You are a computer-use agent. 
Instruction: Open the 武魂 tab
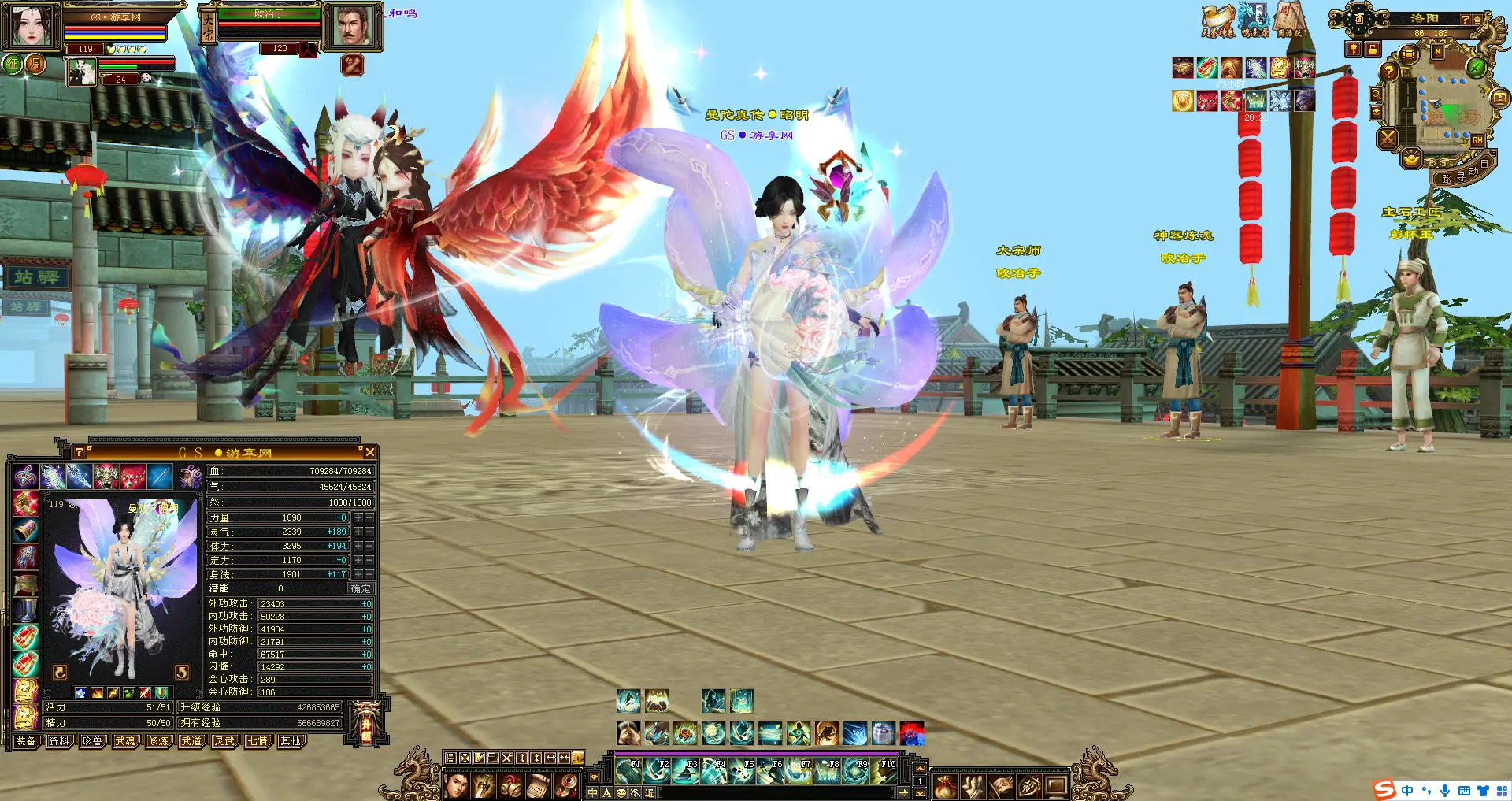coord(125,741)
